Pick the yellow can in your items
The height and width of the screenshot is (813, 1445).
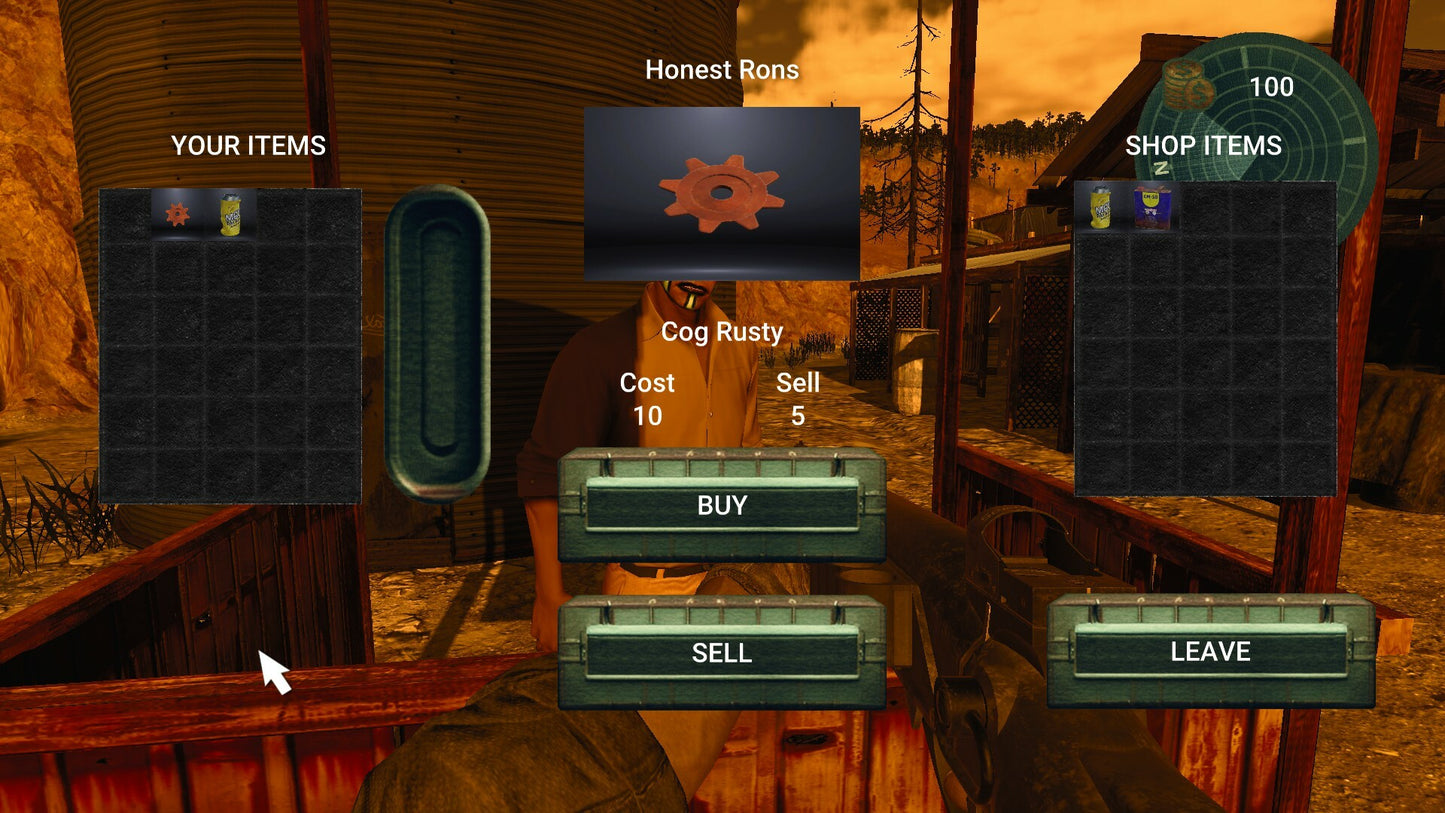231,213
